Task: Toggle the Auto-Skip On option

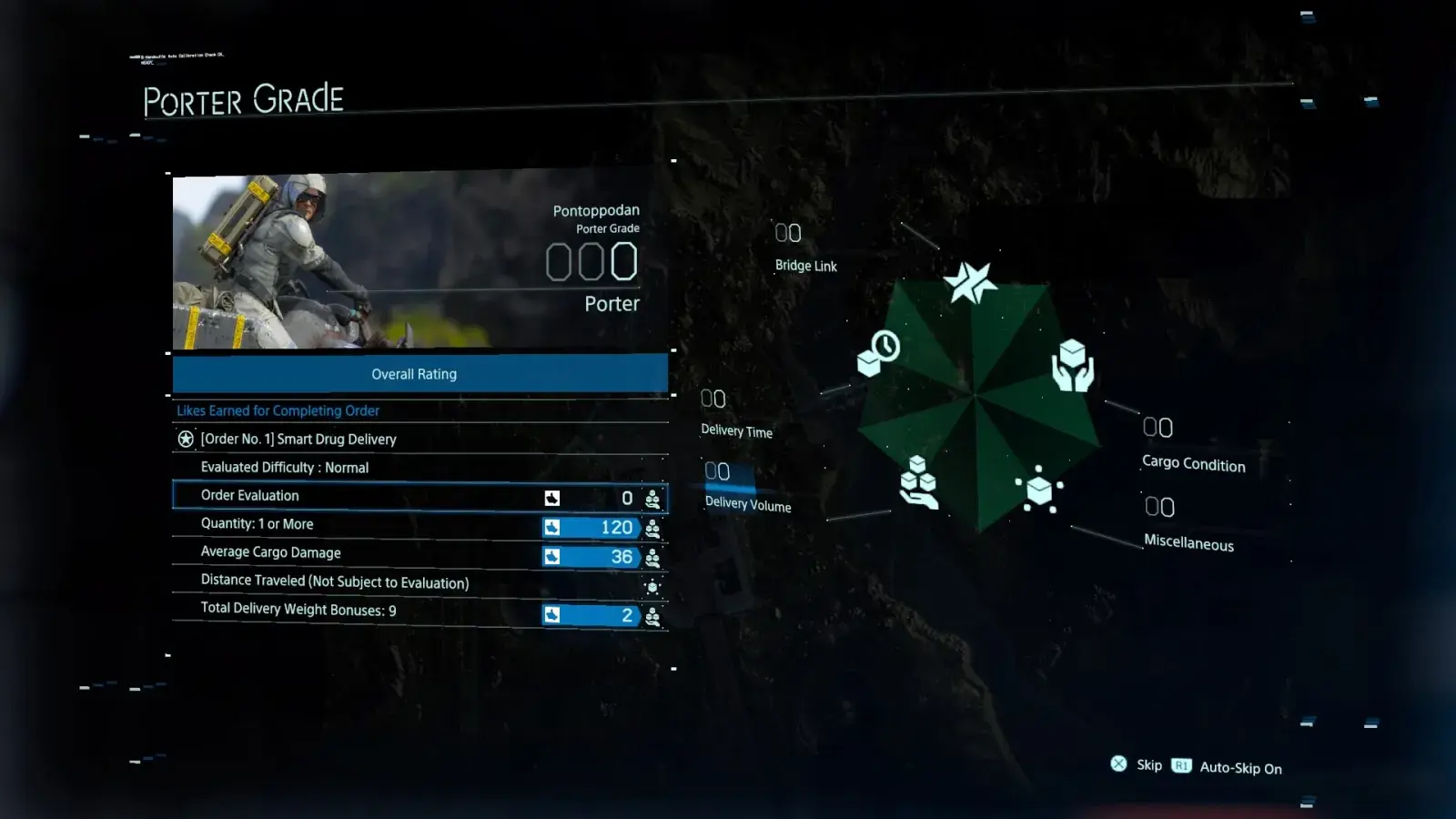Action: [1227, 767]
